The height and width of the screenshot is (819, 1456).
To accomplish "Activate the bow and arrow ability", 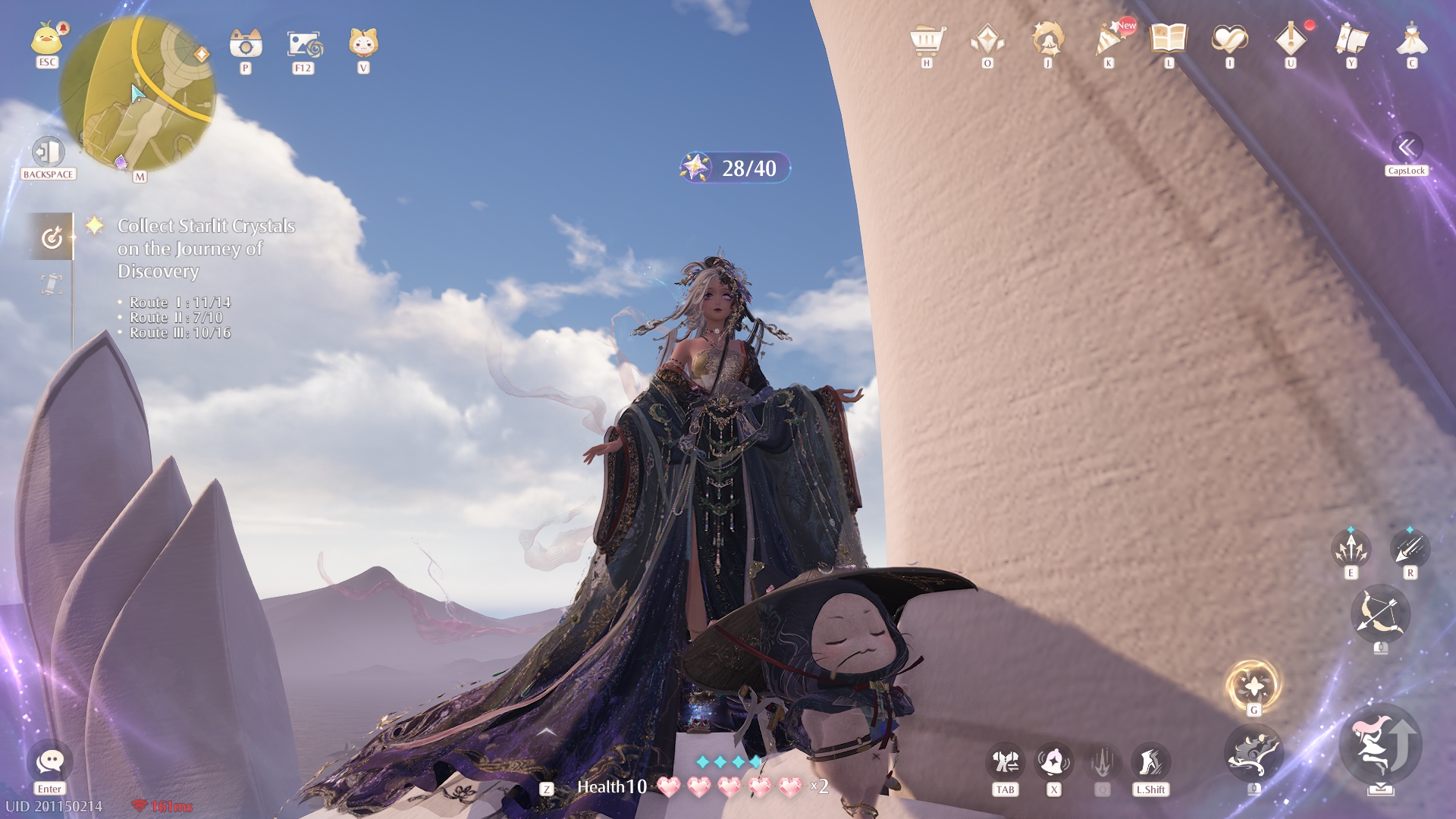I will [1380, 614].
